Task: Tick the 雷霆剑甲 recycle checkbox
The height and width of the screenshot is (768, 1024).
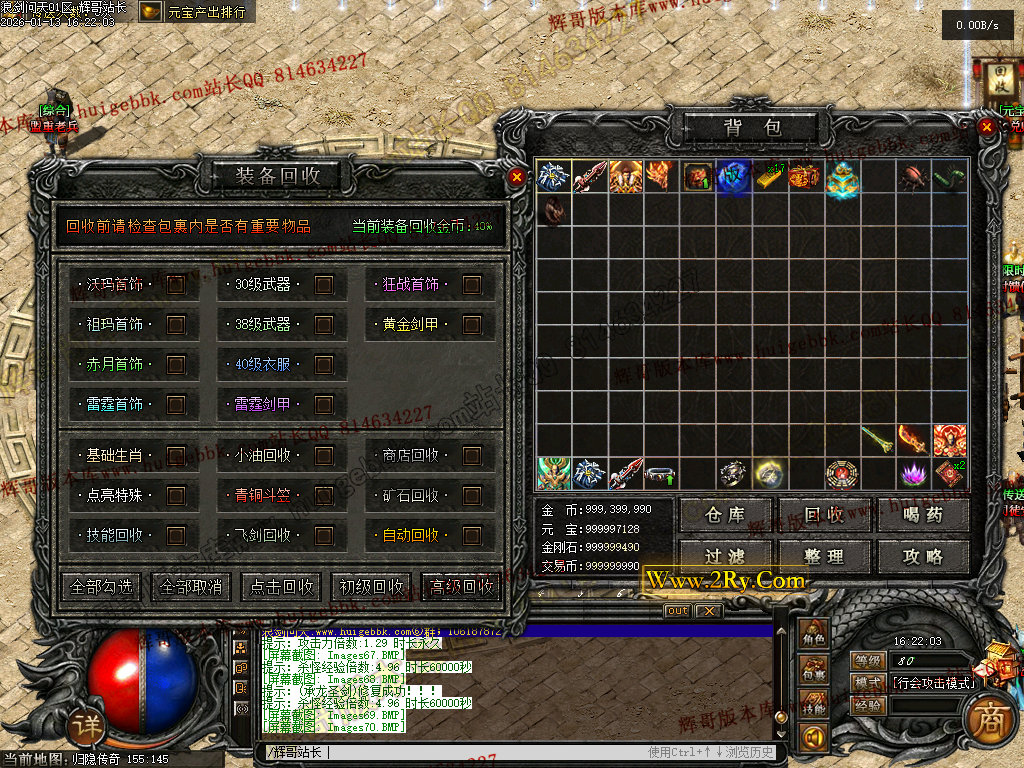Action: (x=324, y=405)
